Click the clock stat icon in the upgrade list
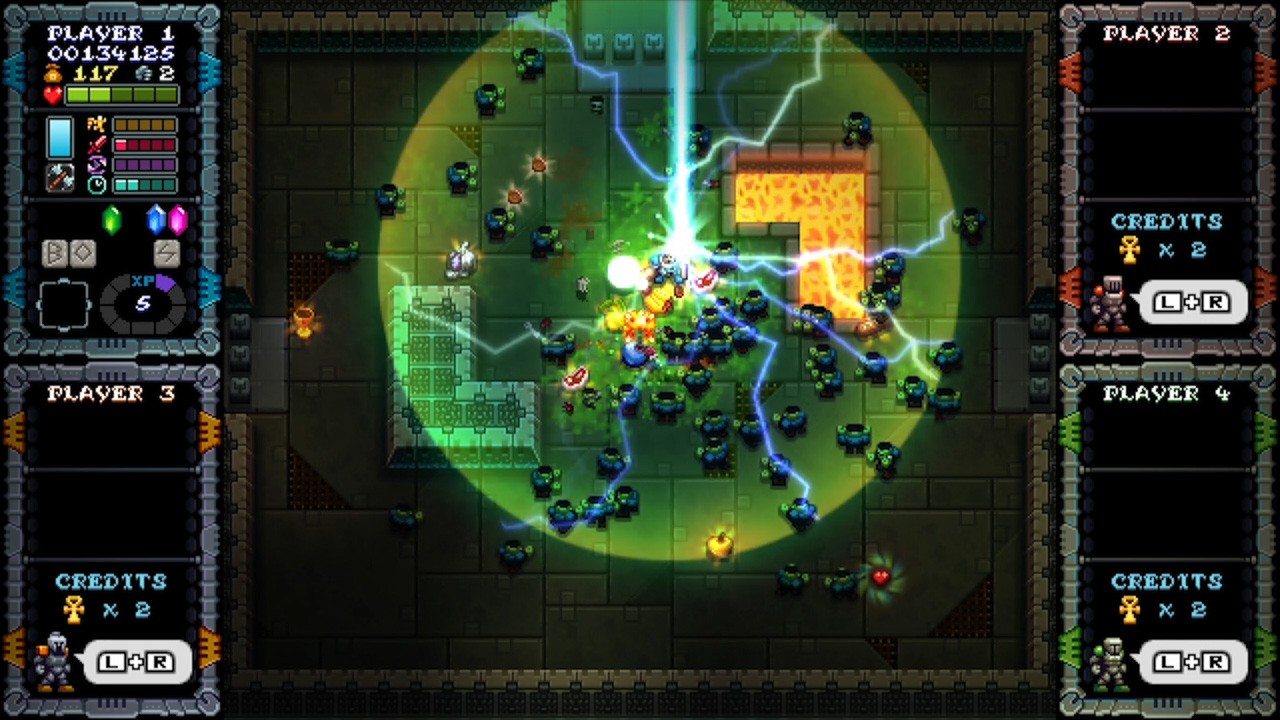 97,183
